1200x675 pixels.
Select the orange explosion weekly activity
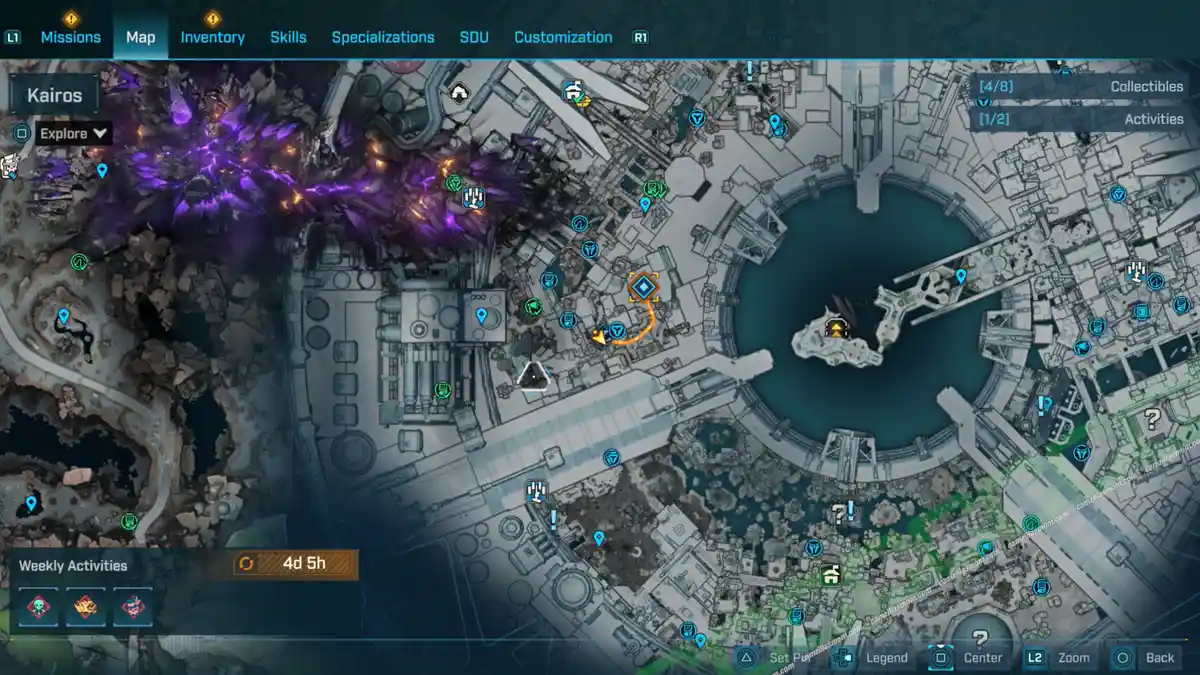click(x=86, y=606)
